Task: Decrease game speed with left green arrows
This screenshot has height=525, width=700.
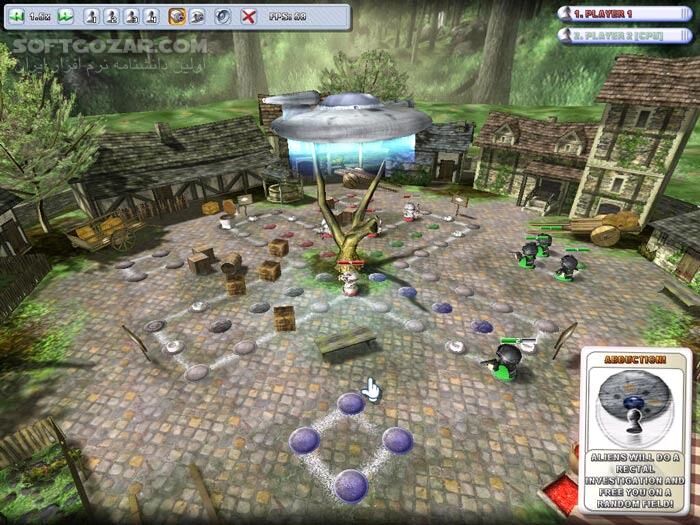Action: point(18,17)
